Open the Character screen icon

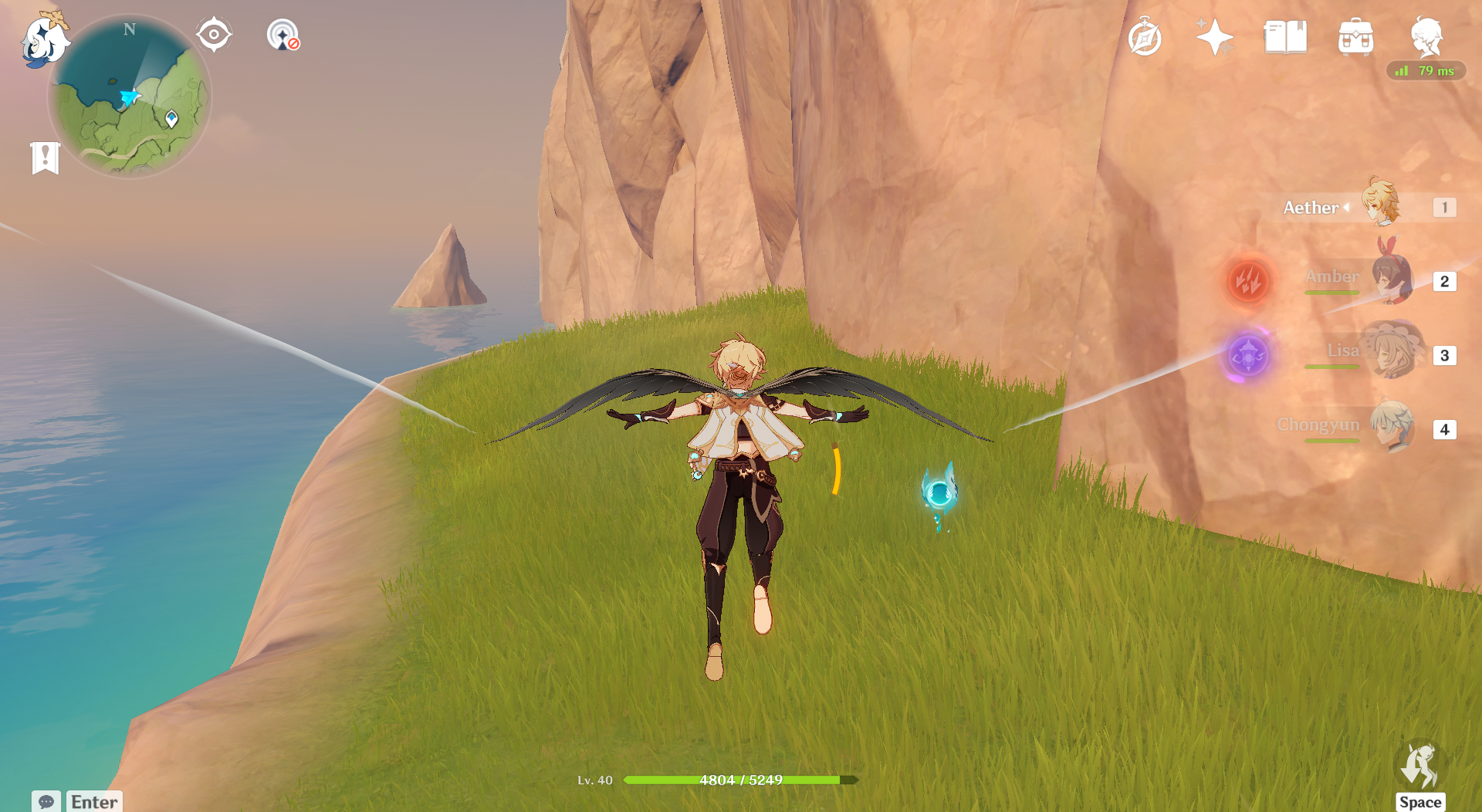pos(1426,36)
